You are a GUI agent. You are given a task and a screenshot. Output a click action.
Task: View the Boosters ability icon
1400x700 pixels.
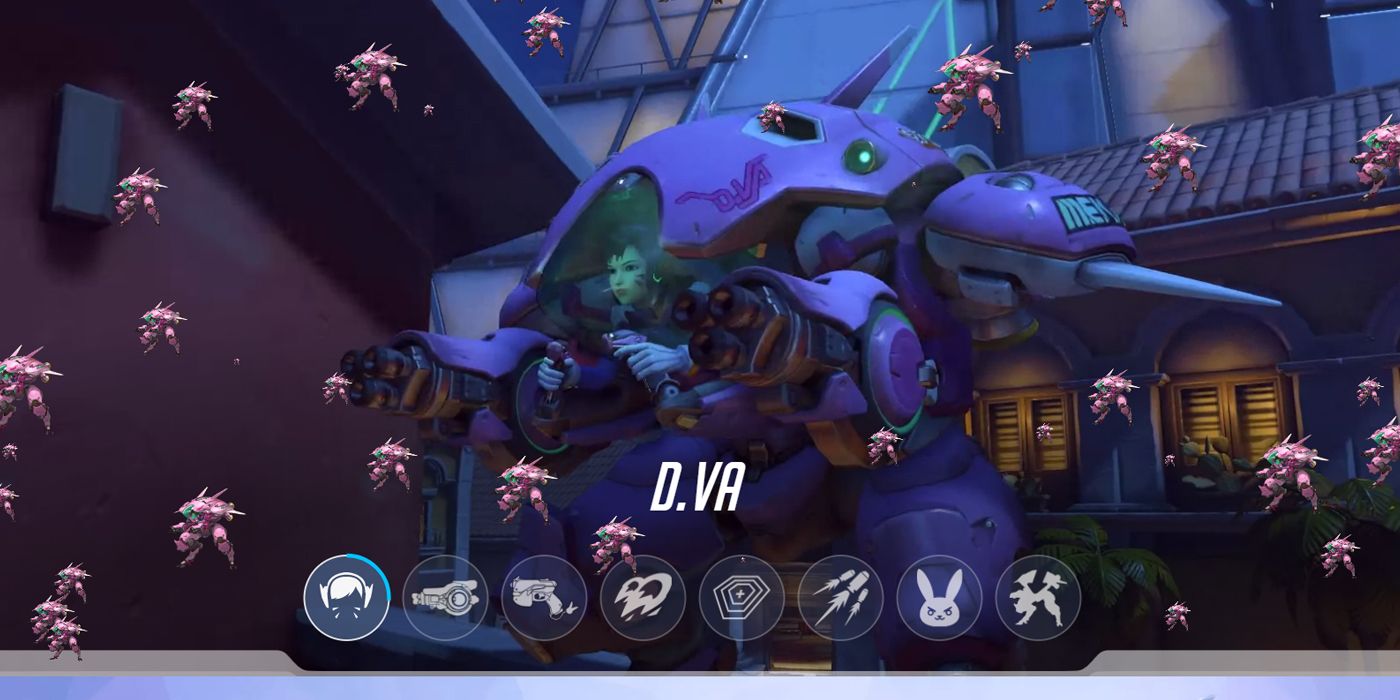click(642, 598)
